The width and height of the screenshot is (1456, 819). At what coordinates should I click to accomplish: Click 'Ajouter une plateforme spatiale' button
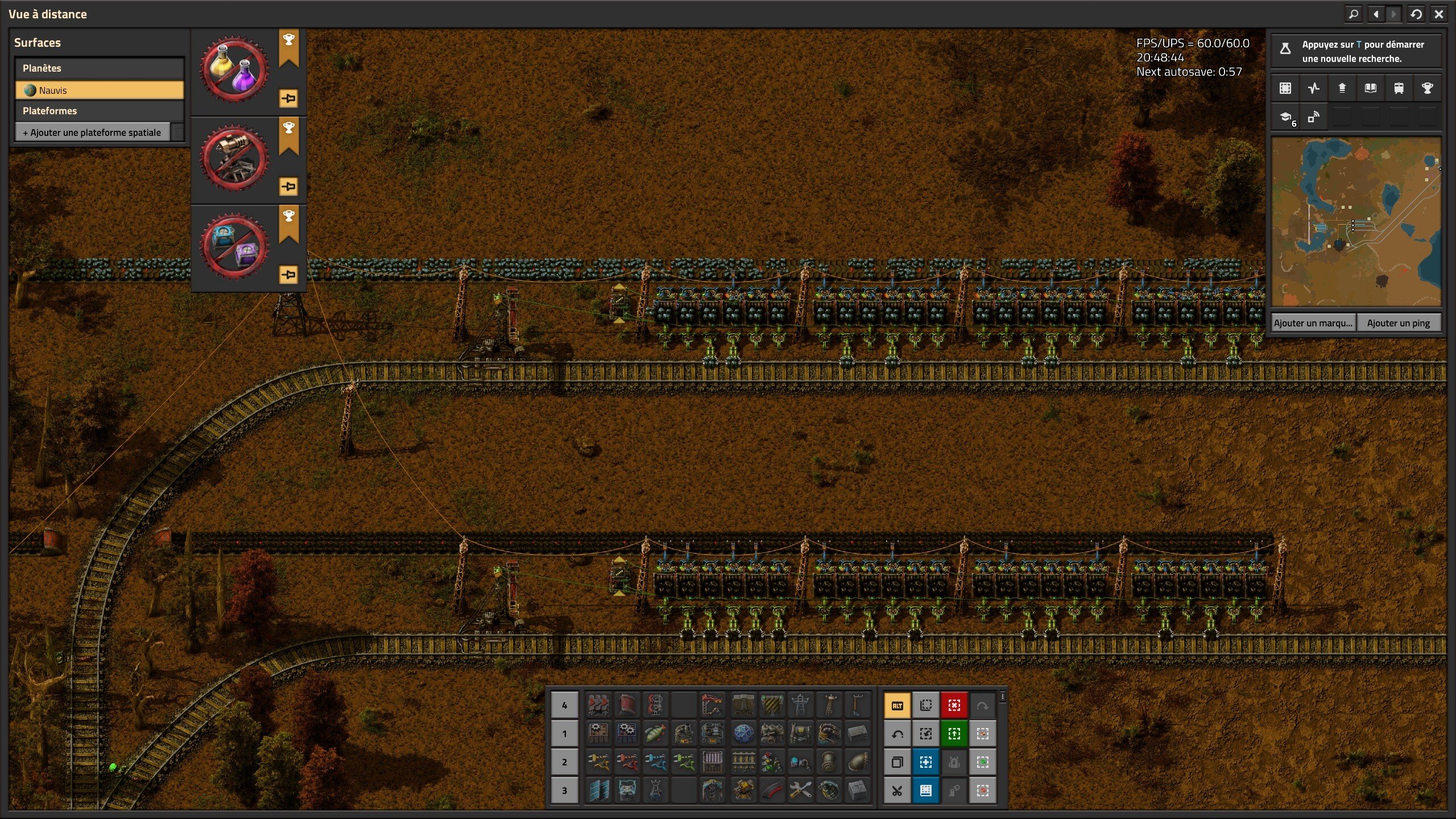pyautogui.click(x=92, y=133)
